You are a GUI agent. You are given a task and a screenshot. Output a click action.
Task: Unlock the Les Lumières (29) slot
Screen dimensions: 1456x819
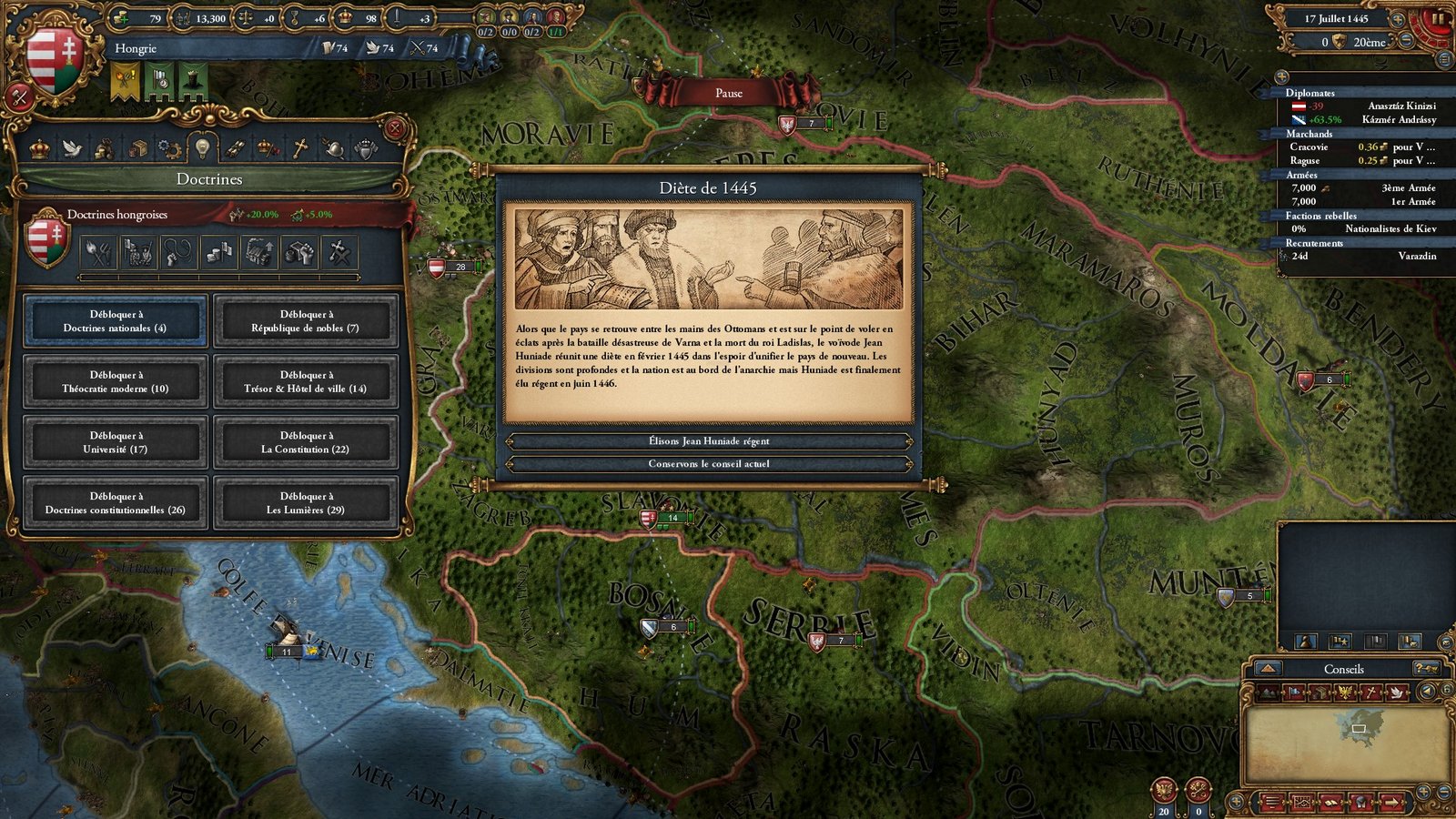tap(305, 503)
